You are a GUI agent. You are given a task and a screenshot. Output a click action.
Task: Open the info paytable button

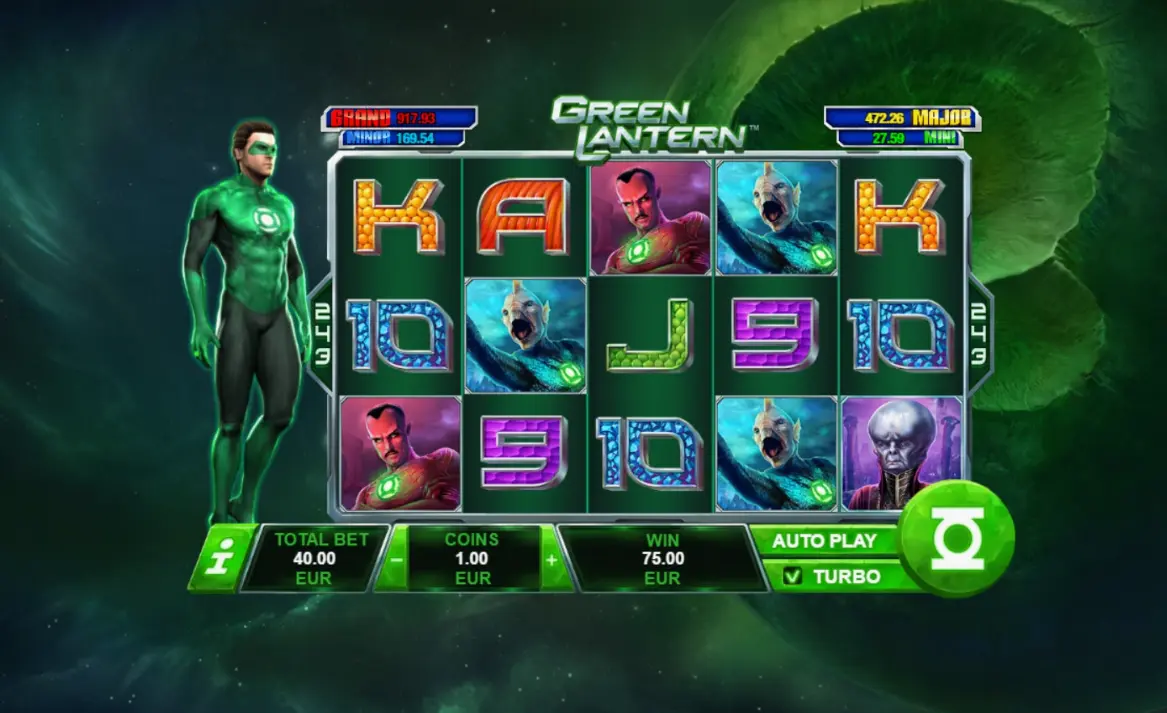coord(218,559)
